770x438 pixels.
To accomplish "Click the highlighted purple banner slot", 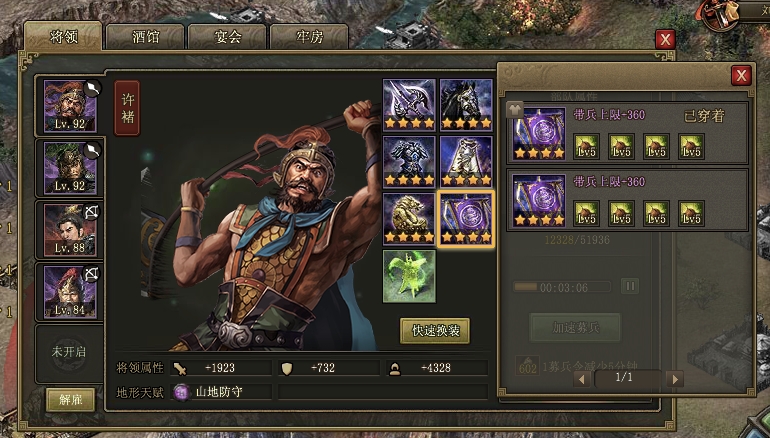I will pos(466,218).
